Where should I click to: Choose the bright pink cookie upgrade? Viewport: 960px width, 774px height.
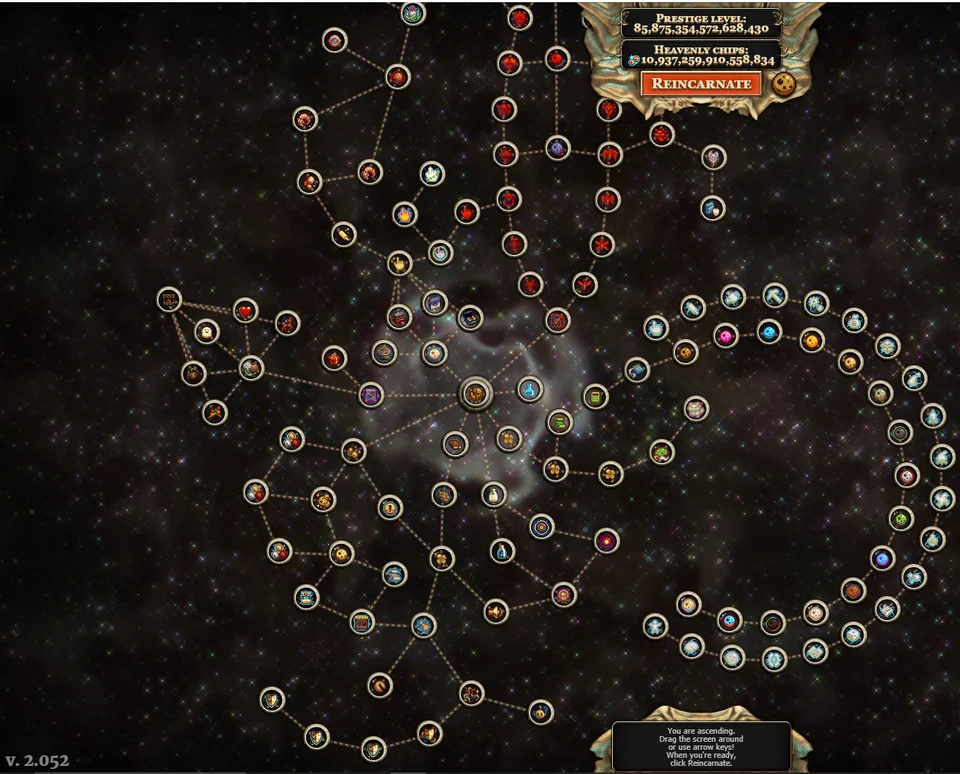point(725,335)
